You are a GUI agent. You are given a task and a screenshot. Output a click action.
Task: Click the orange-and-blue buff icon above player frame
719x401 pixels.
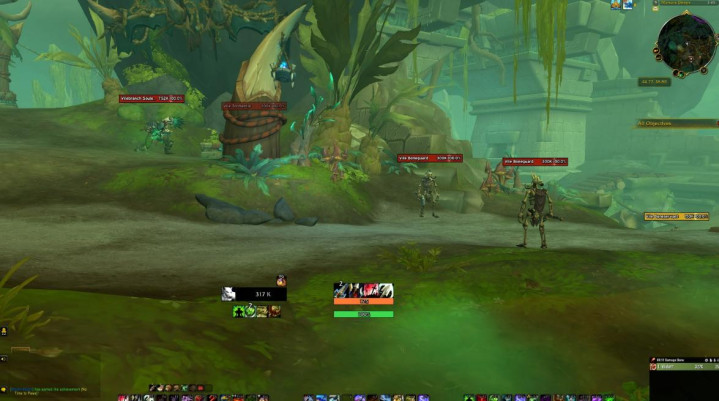(281, 280)
